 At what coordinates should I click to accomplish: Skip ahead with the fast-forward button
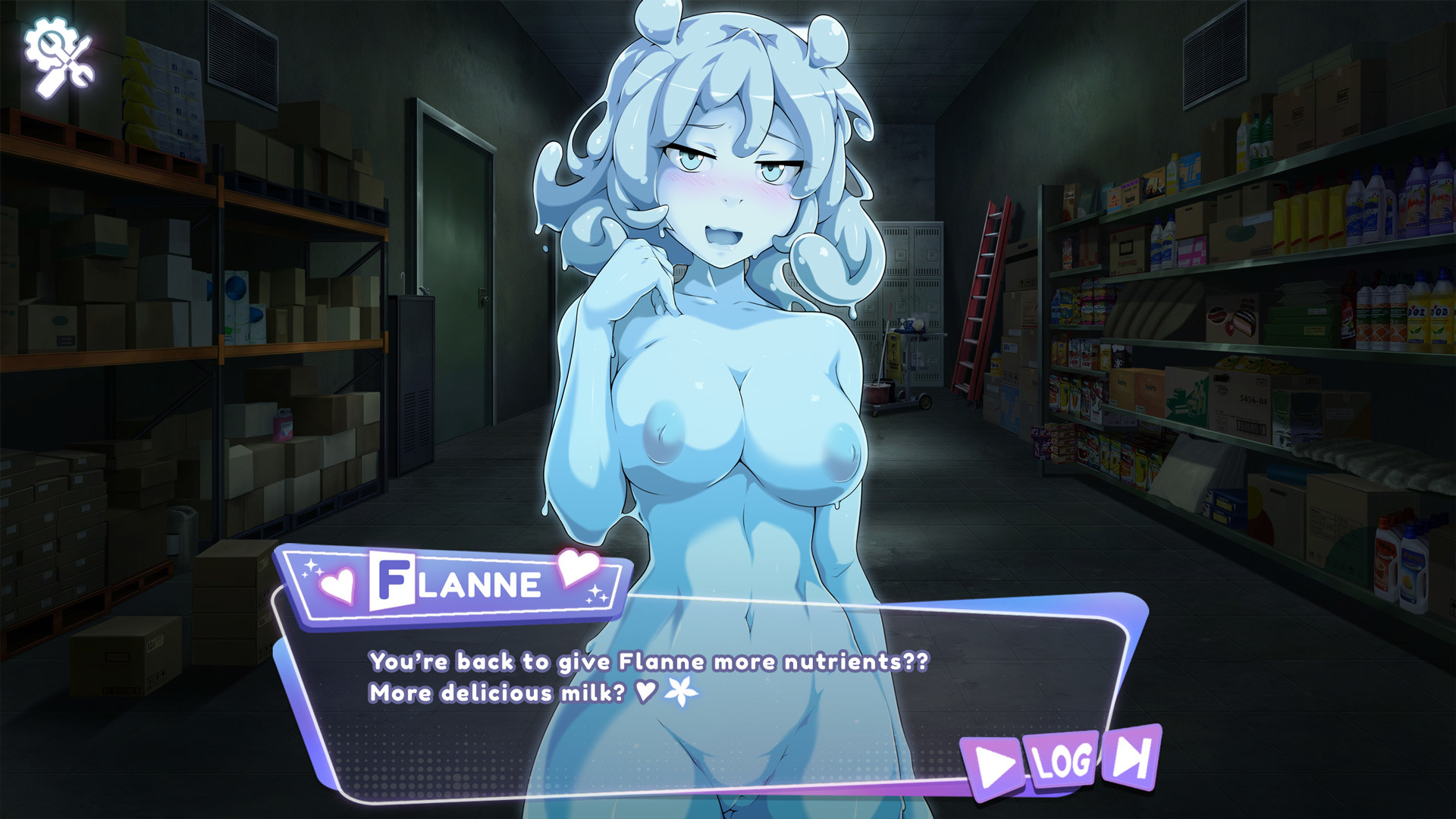(x=1131, y=757)
